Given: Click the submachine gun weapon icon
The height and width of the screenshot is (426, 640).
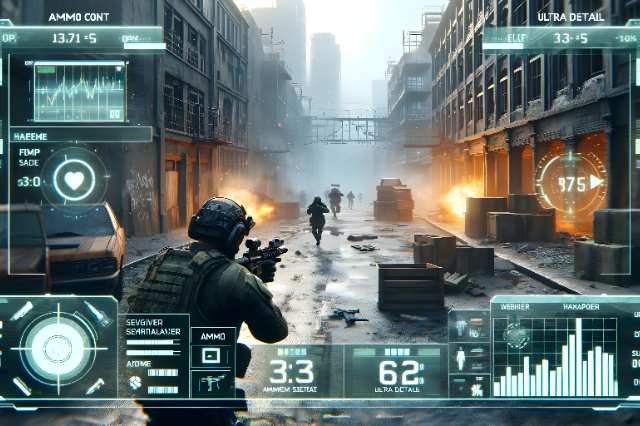Looking at the screenshot, I should click(212, 380).
